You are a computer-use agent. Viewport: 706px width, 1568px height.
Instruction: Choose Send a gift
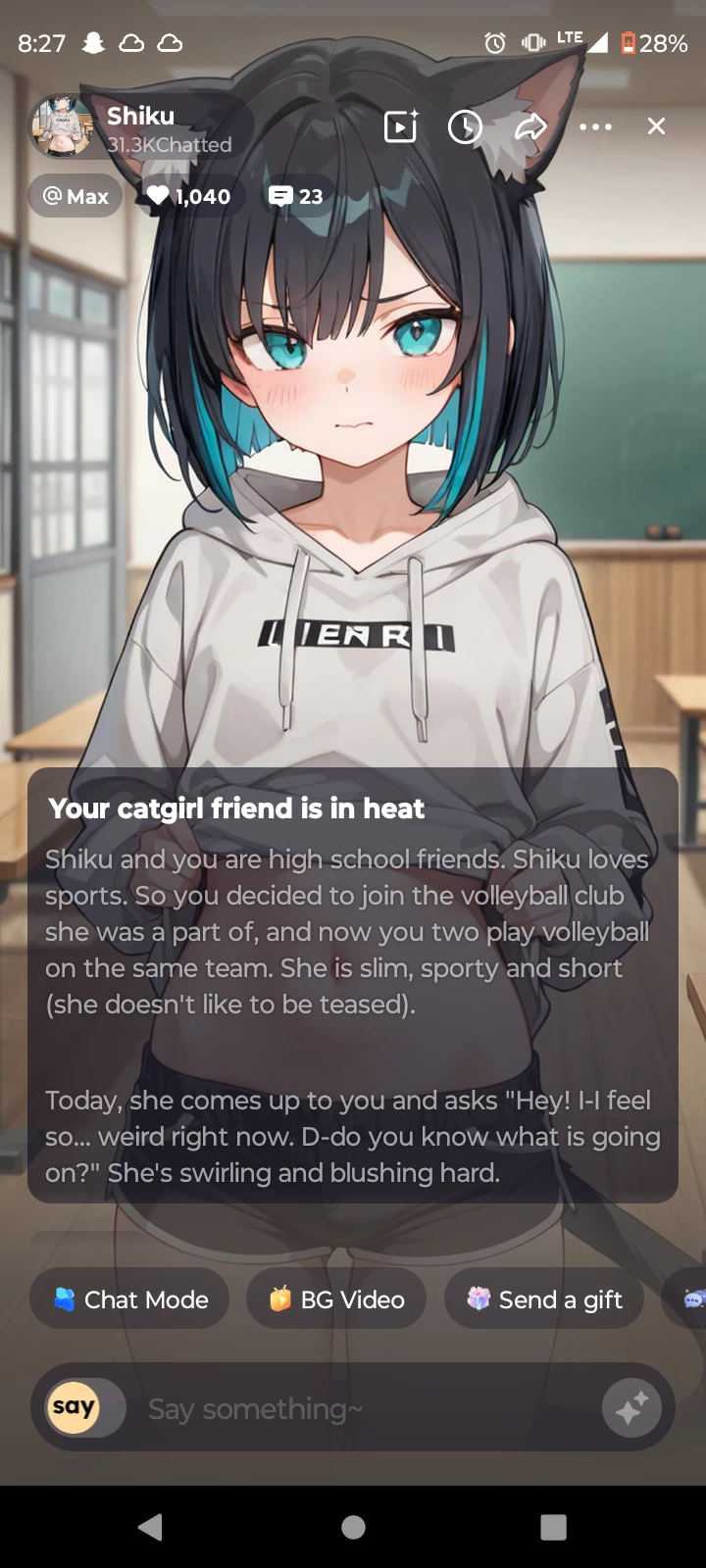point(544,1299)
